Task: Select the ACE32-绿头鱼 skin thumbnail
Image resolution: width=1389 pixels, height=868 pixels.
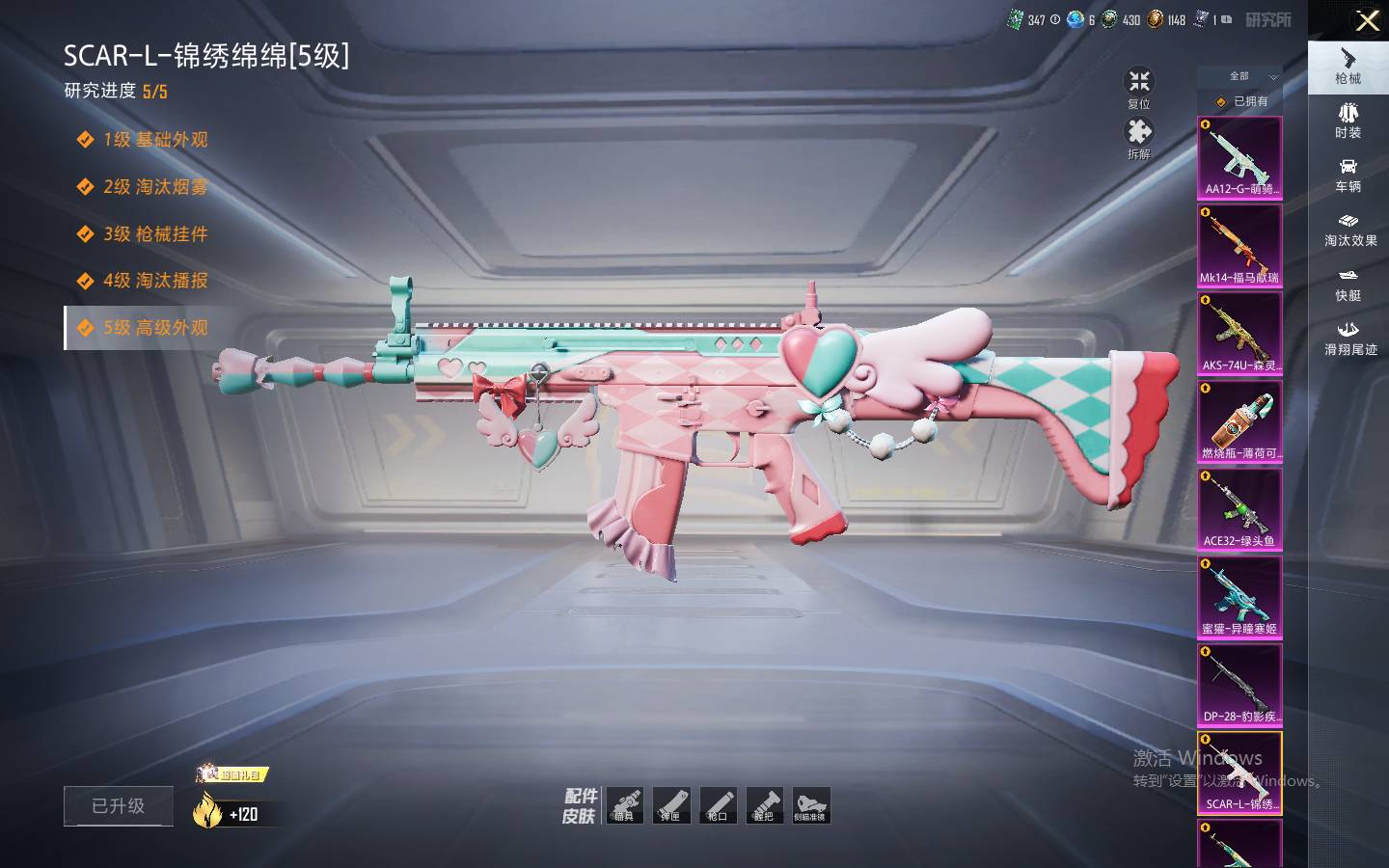Action: point(1239,509)
